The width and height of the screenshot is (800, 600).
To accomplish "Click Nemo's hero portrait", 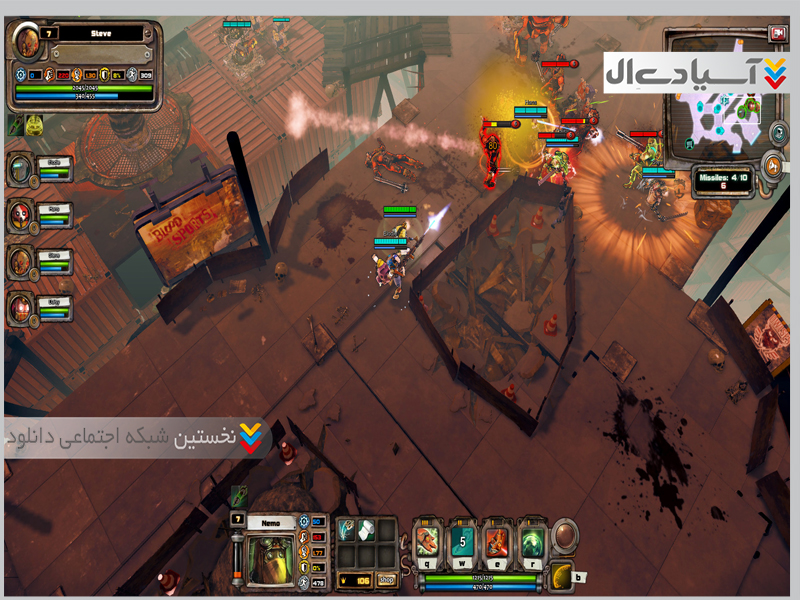I will 271,558.
